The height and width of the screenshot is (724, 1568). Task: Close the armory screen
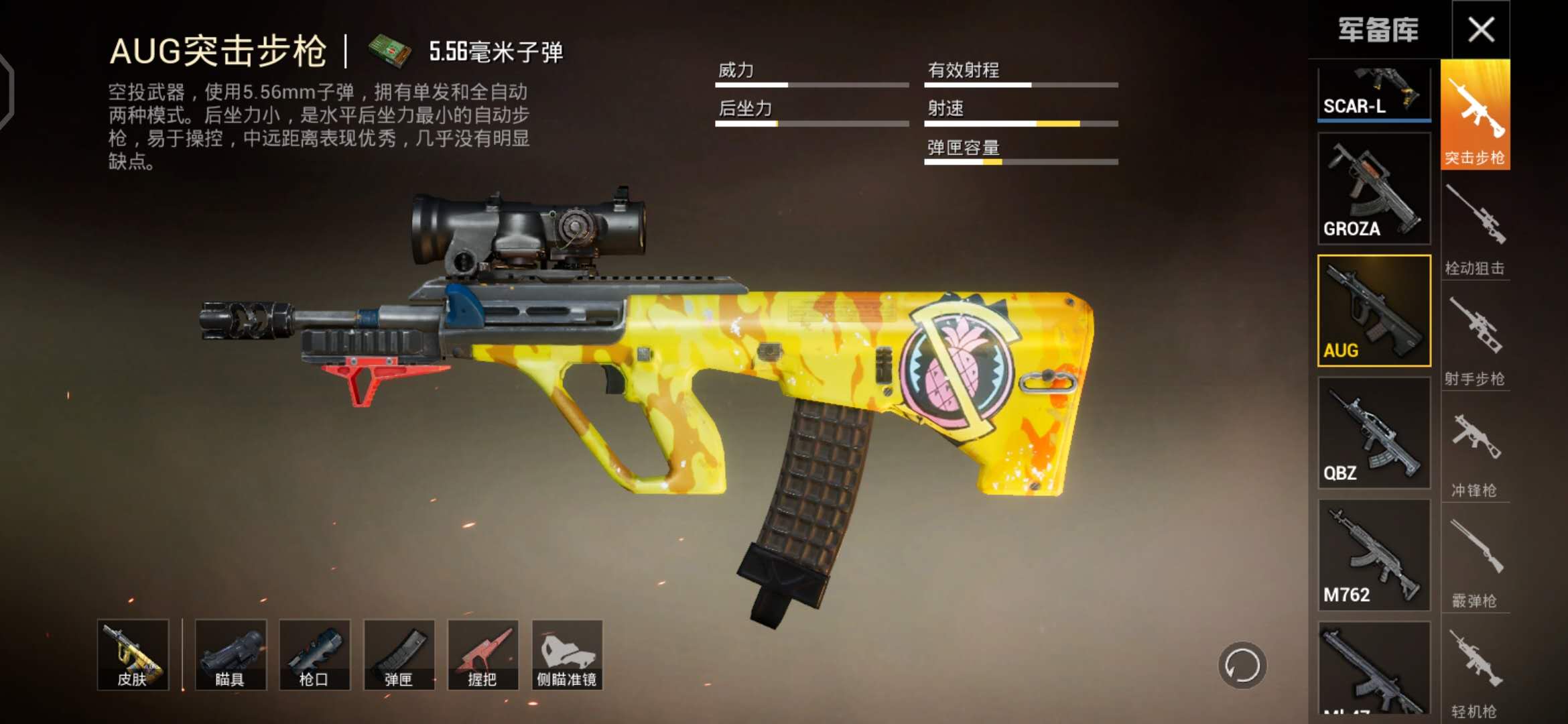click(1480, 29)
